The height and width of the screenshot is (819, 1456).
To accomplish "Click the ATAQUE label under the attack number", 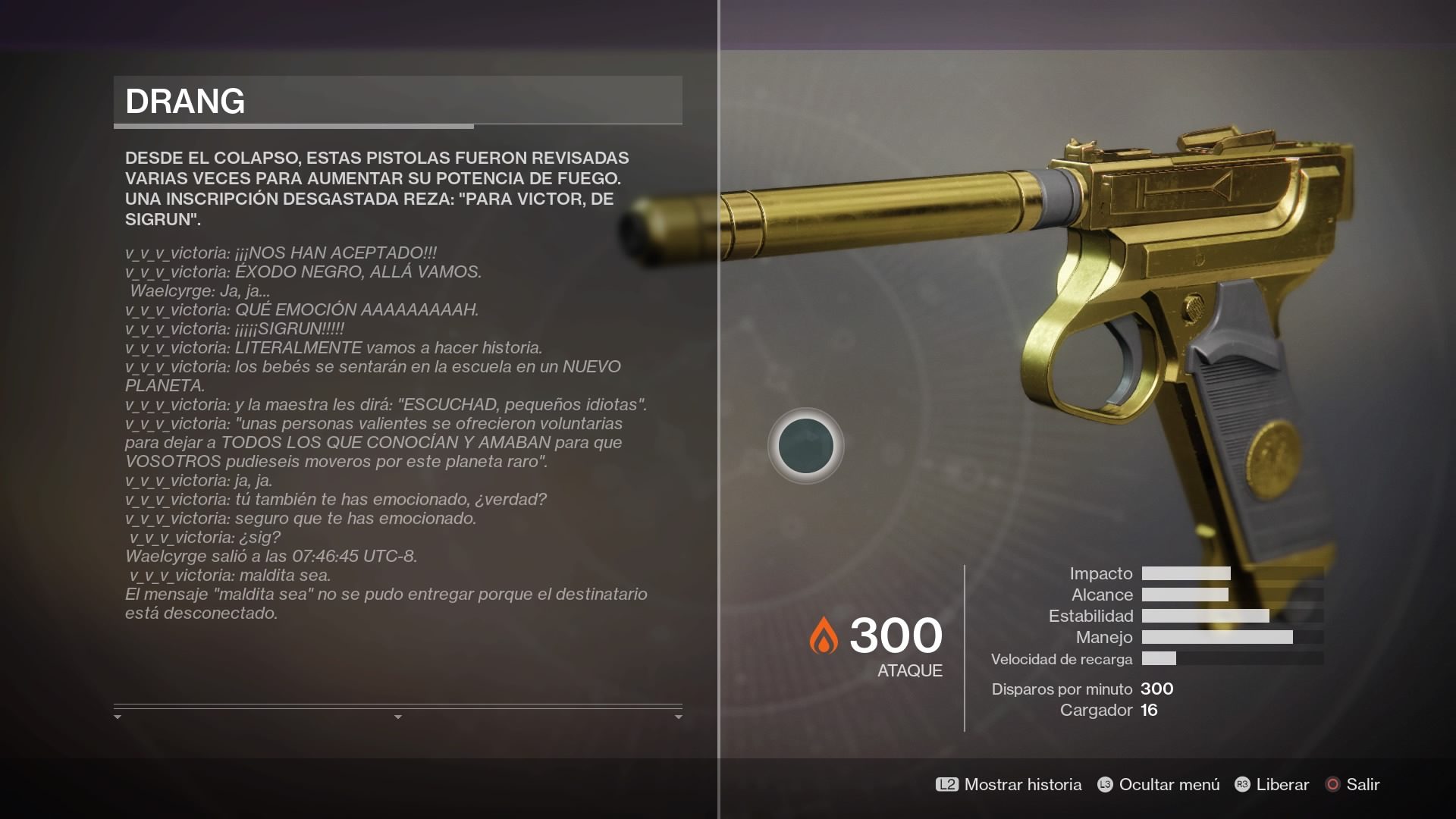I will click(909, 670).
